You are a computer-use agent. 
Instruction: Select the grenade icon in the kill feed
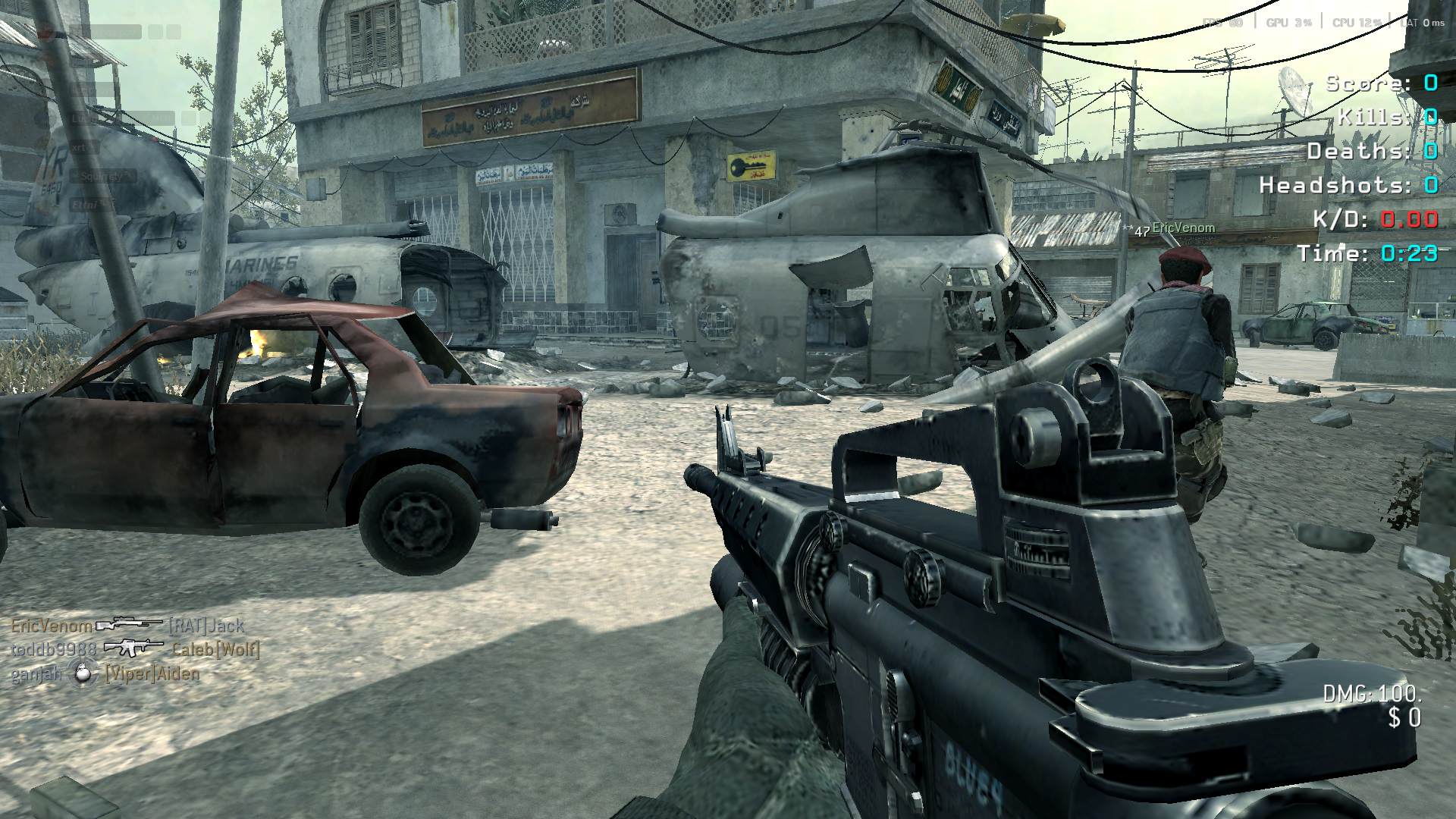click(x=82, y=673)
